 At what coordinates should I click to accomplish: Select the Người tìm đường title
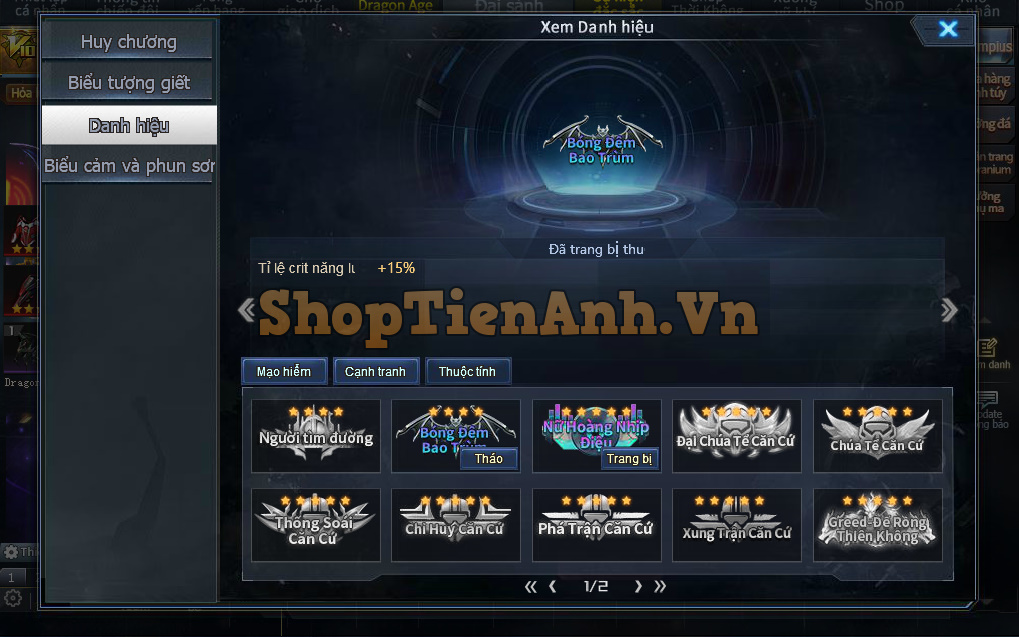[316, 436]
